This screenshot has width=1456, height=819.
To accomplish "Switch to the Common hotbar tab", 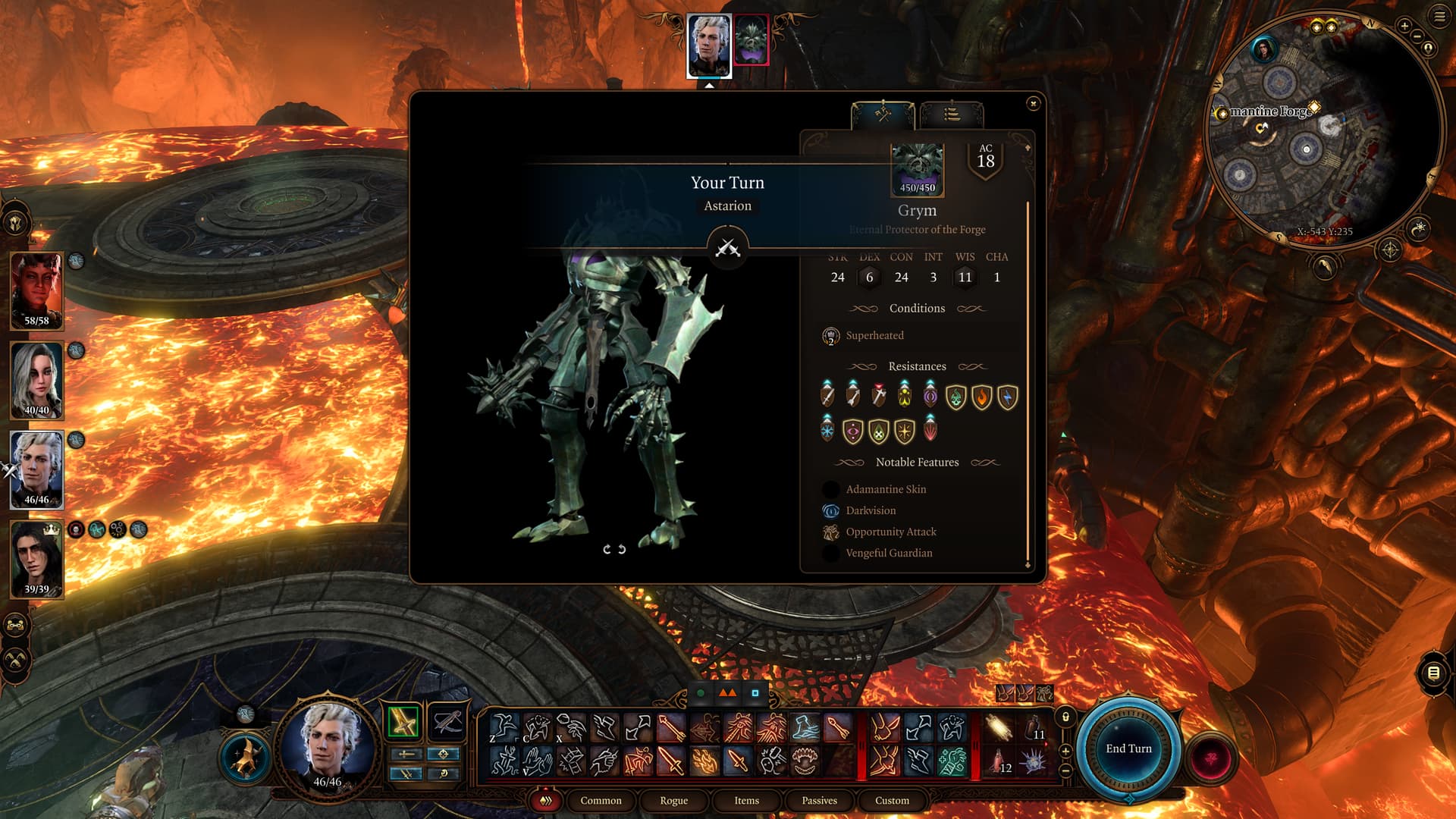I will [601, 800].
